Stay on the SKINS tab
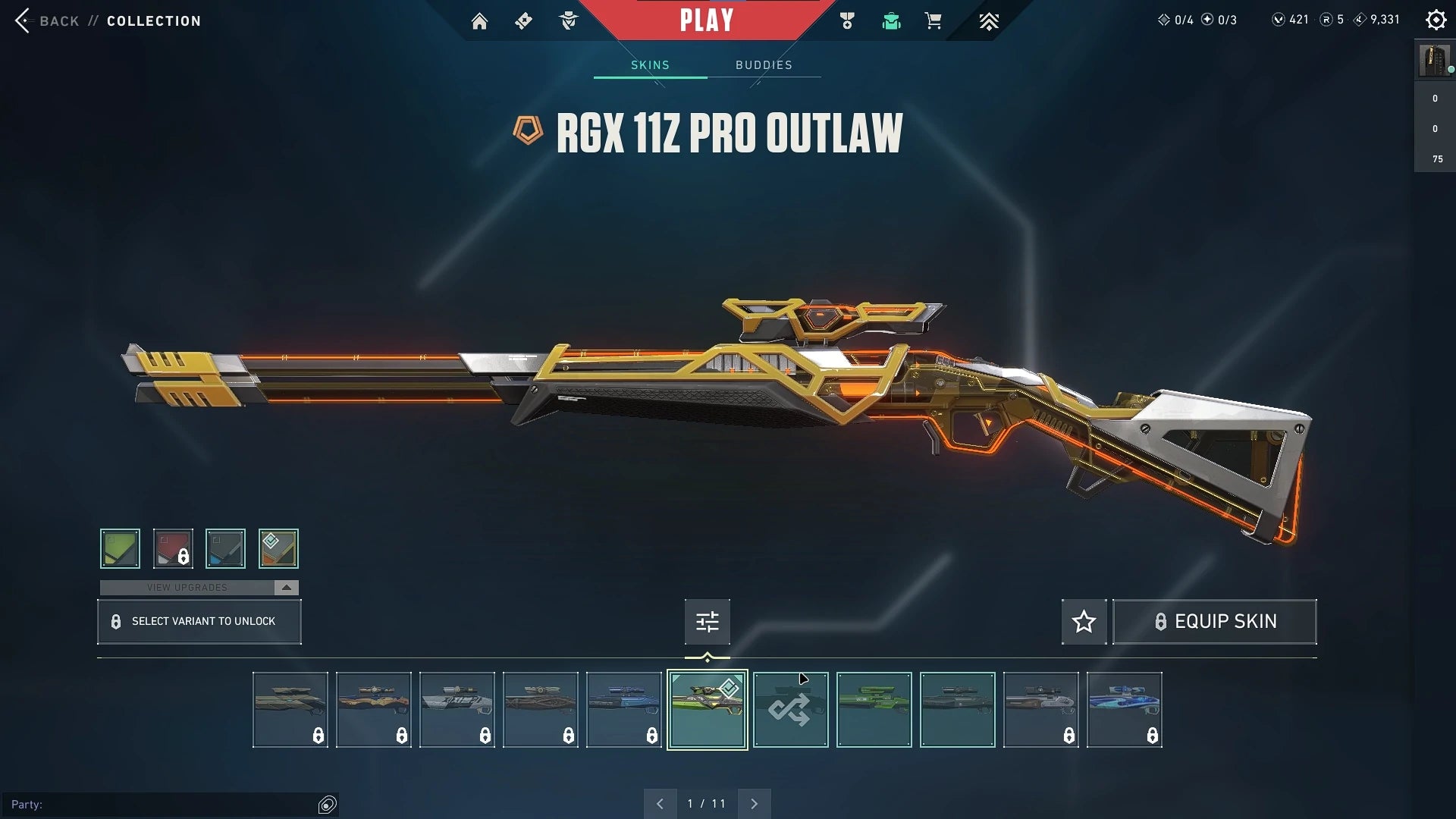The height and width of the screenshot is (819, 1456). coord(649,64)
